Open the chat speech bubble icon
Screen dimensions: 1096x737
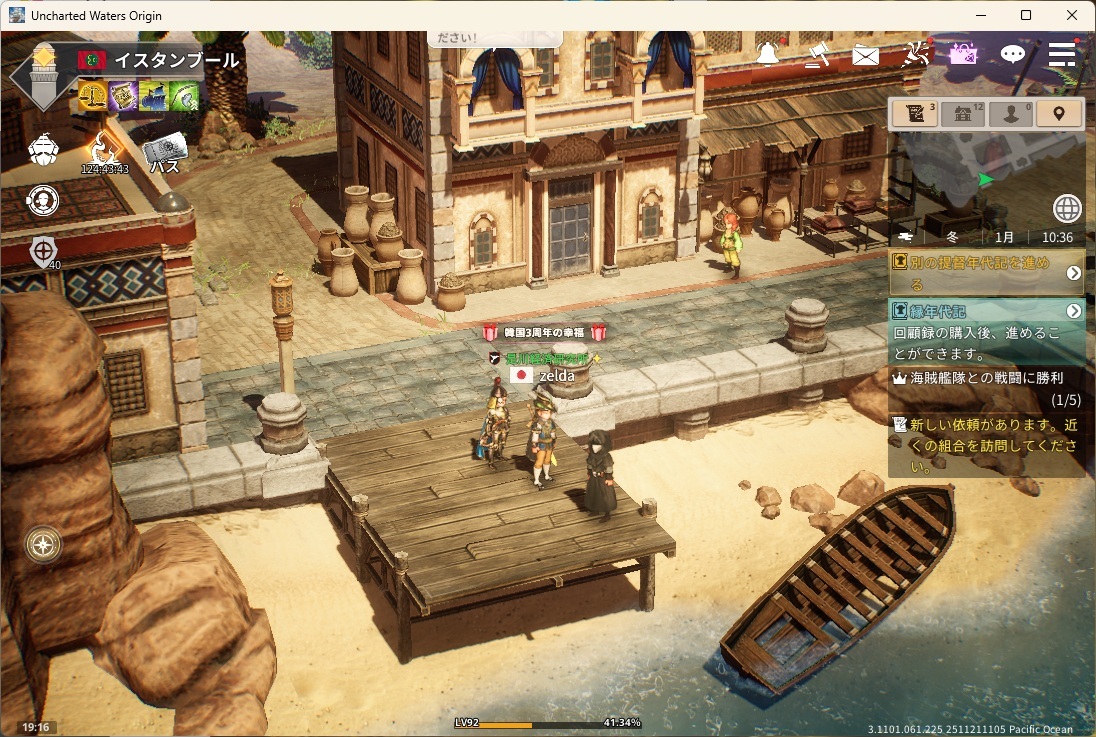[1013, 54]
